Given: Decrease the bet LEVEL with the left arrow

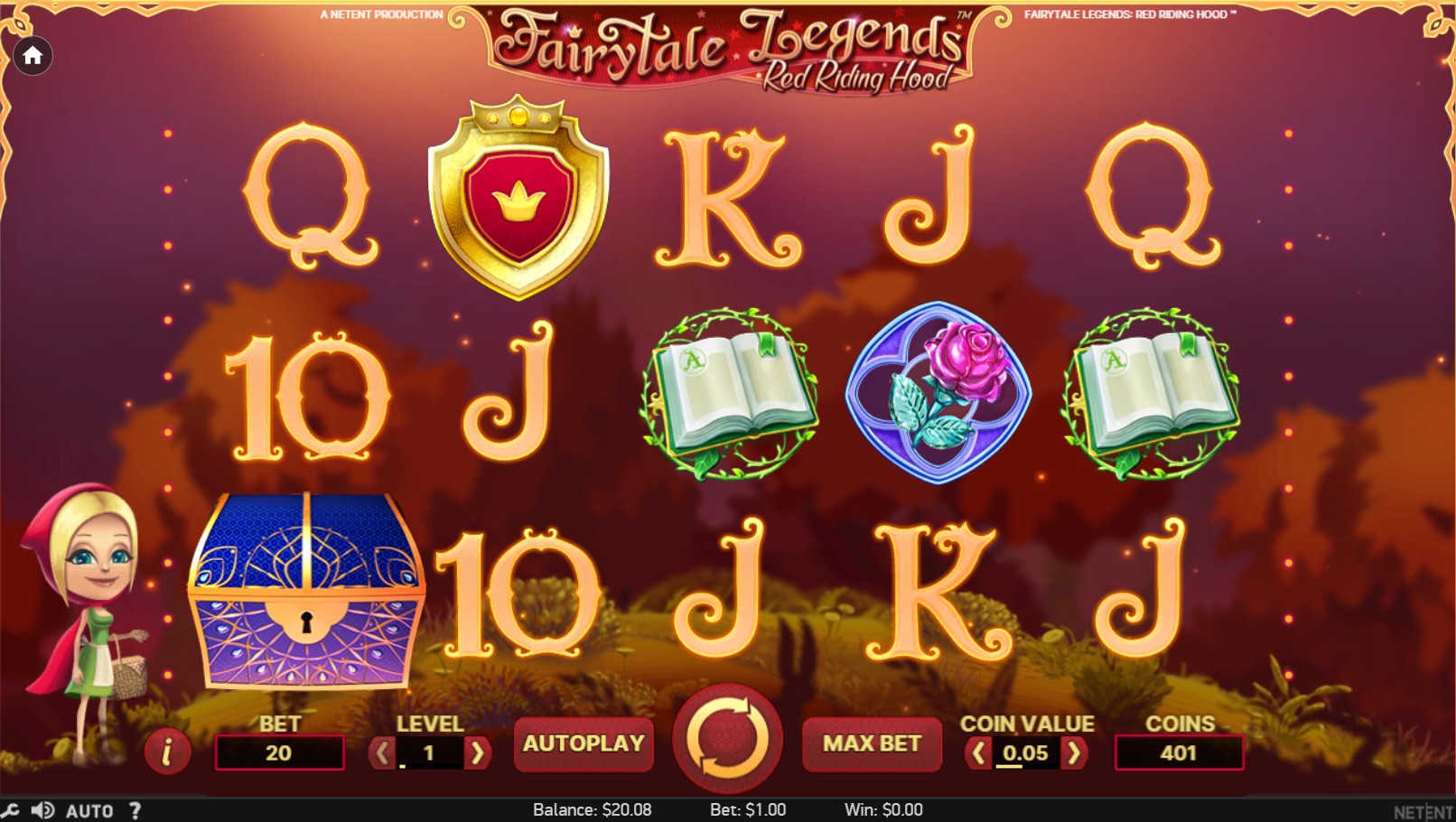Looking at the screenshot, I should point(381,751).
